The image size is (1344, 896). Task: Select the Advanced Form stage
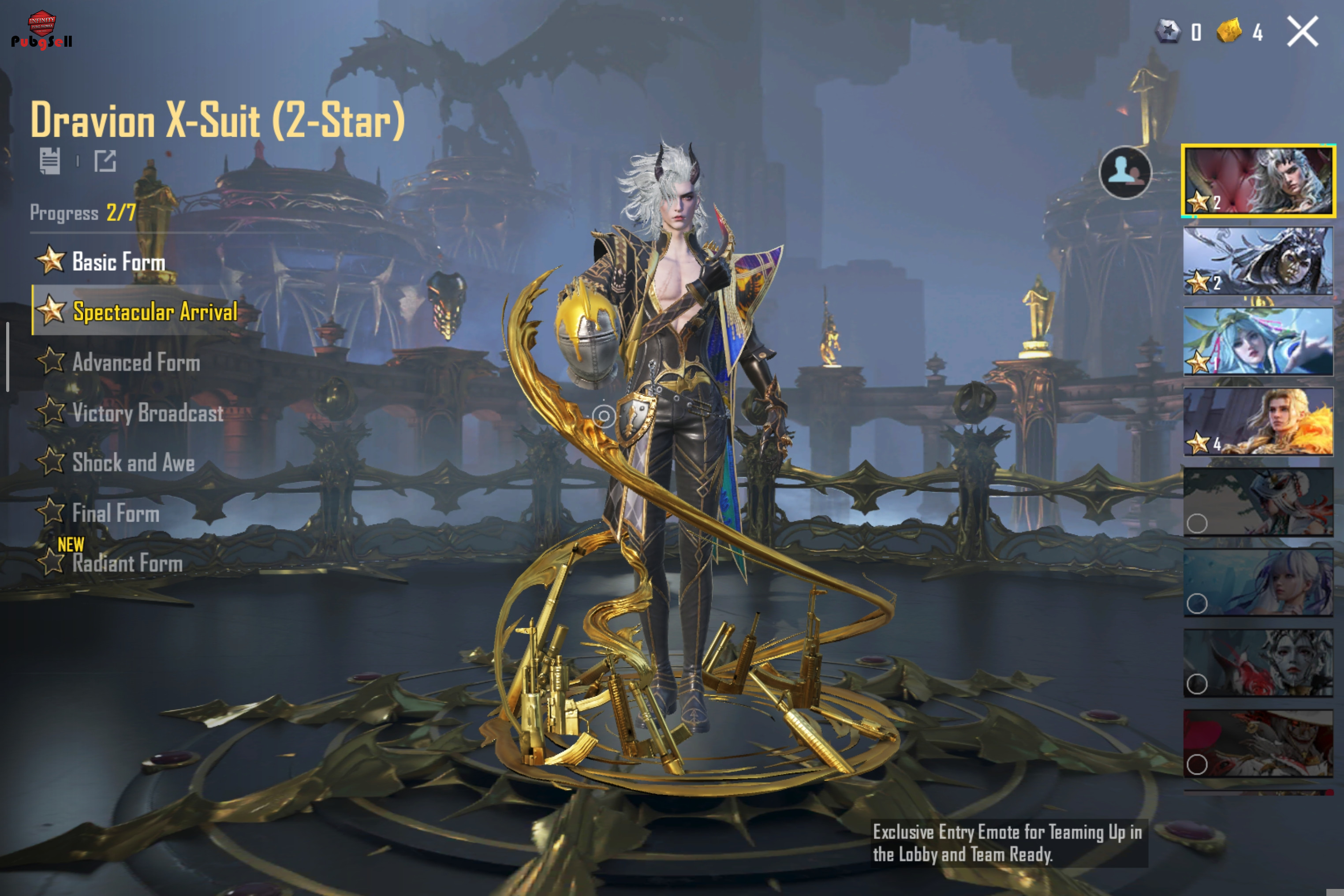(135, 362)
